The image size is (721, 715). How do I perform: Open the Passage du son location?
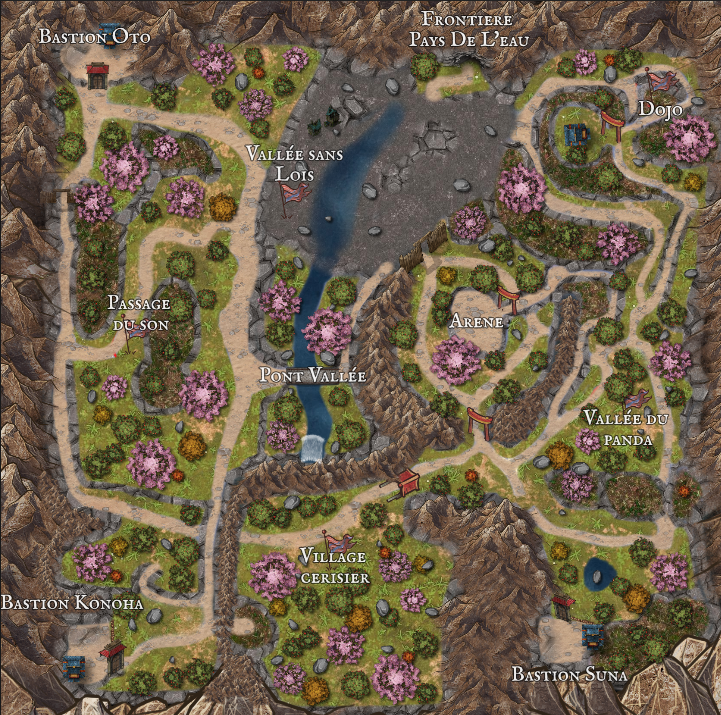coord(138,314)
